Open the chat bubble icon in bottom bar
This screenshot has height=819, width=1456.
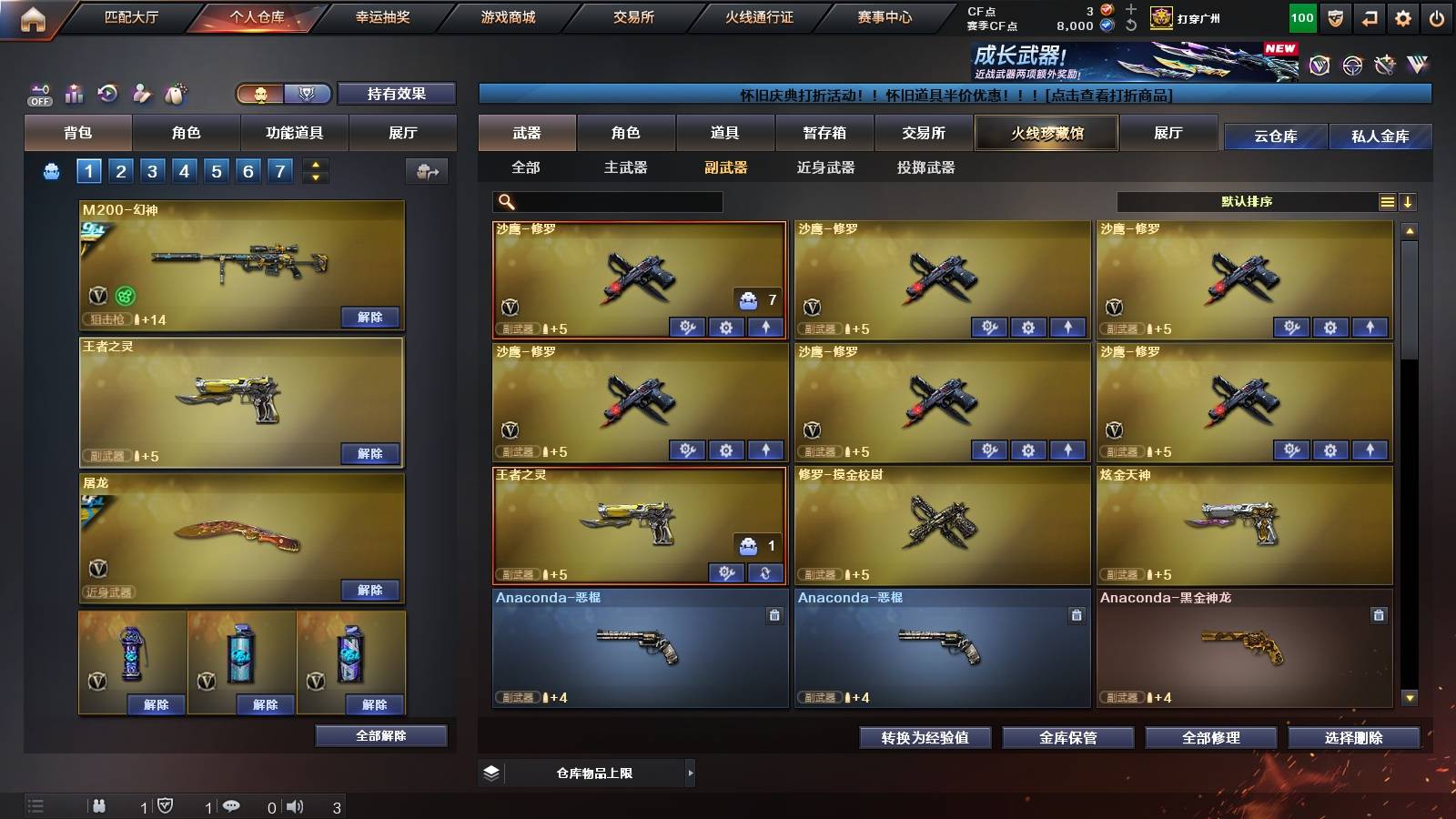click(232, 806)
